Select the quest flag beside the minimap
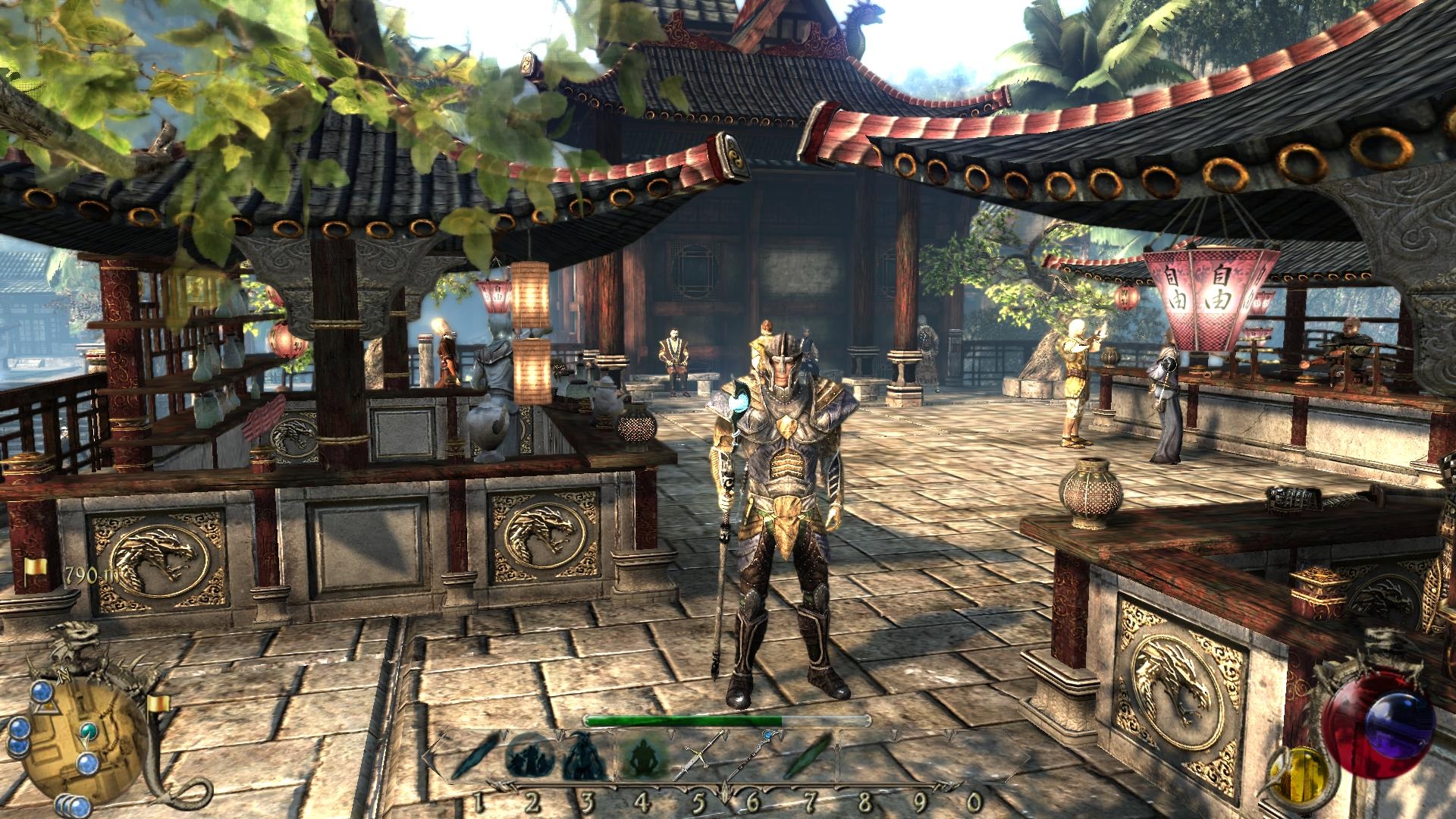Screen dimensions: 1456x819 coord(157,704)
